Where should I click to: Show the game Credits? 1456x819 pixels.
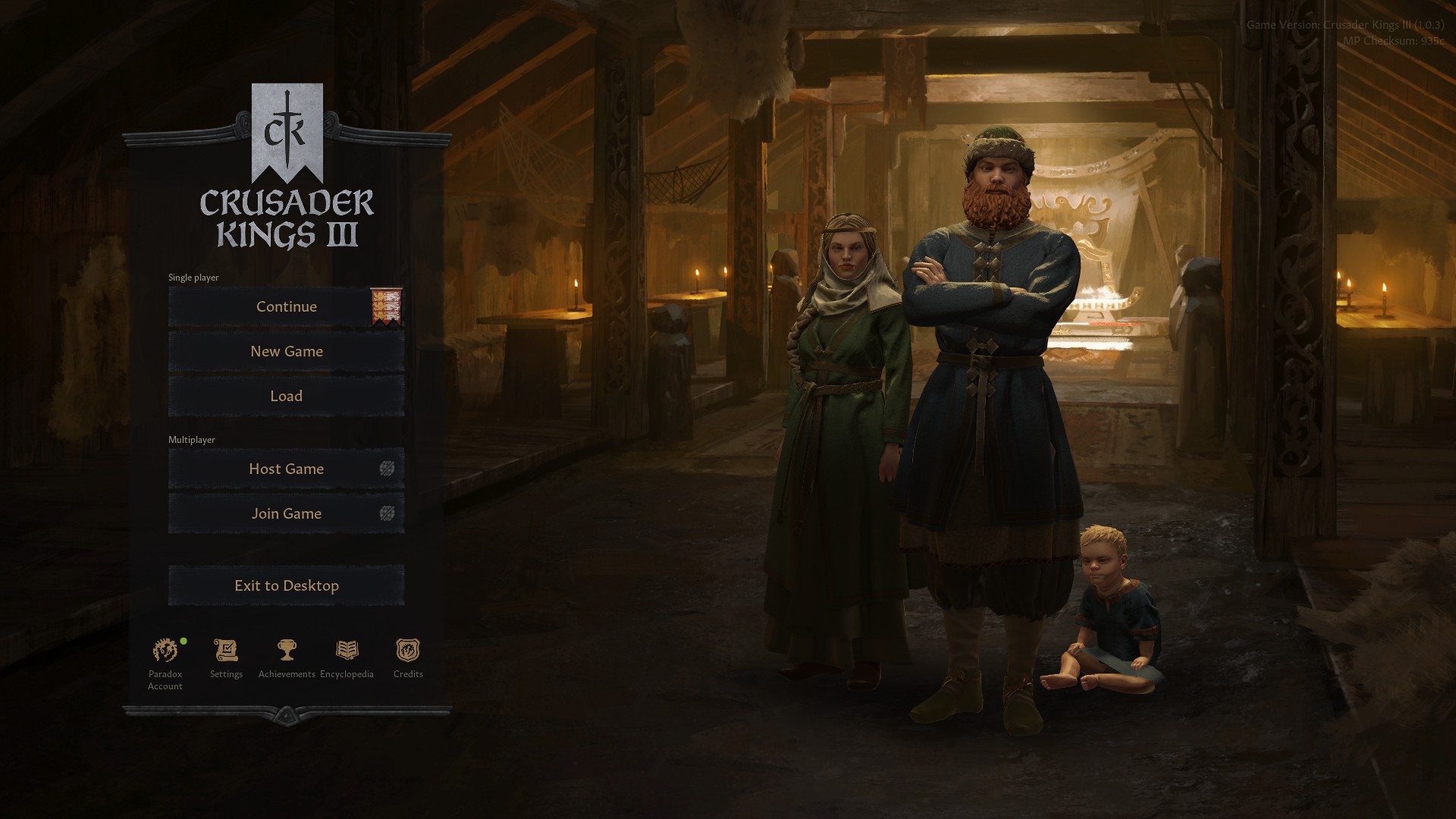408,651
